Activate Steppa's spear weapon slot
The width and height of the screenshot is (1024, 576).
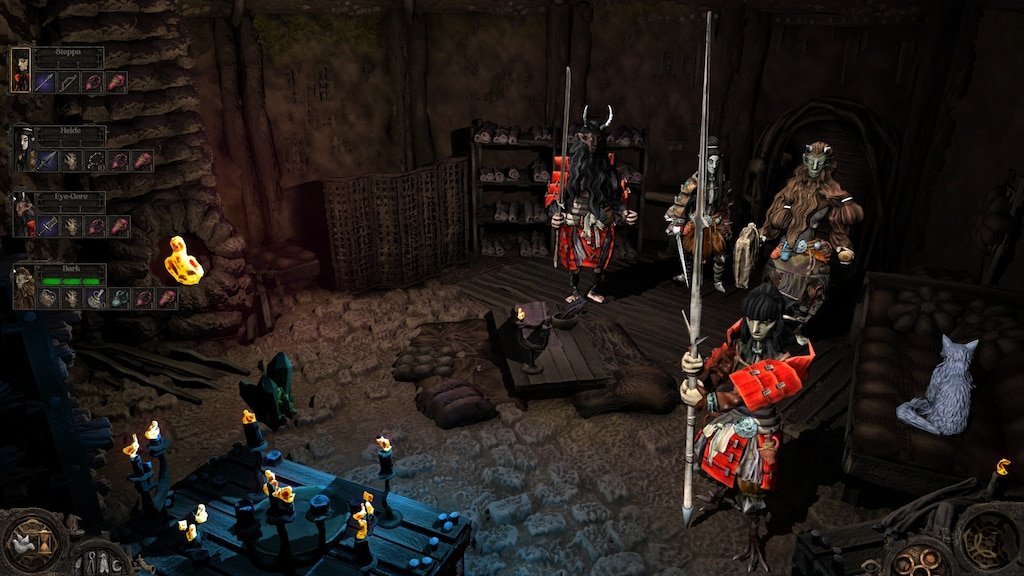click(x=46, y=82)
